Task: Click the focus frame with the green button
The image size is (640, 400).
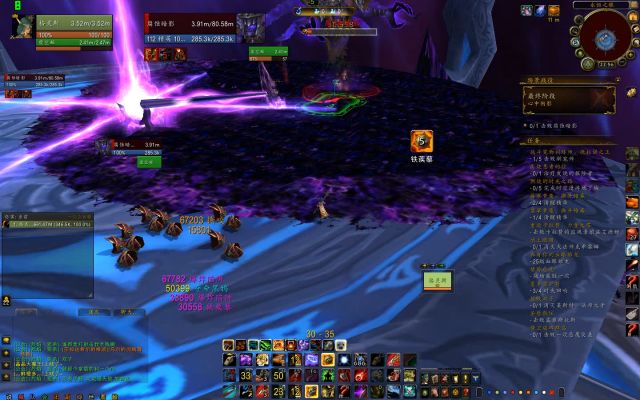Action: click(147, 160)
